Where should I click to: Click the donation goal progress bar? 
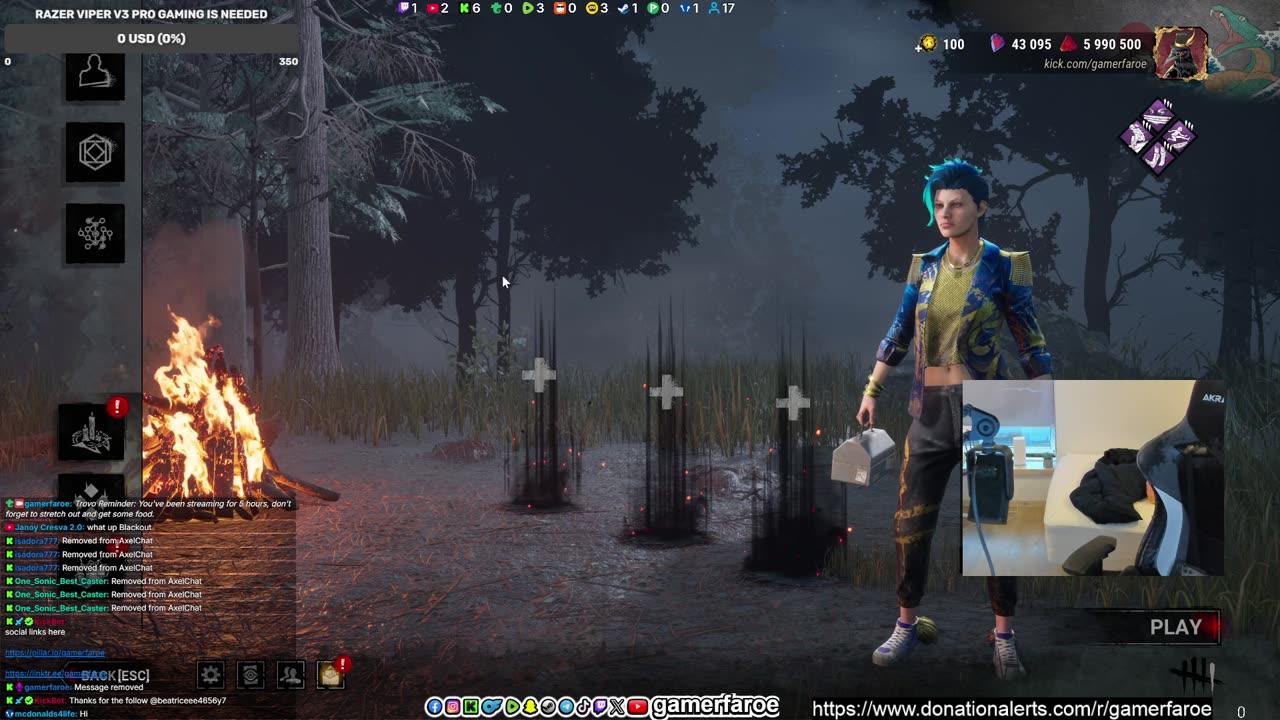click(148, 39)
